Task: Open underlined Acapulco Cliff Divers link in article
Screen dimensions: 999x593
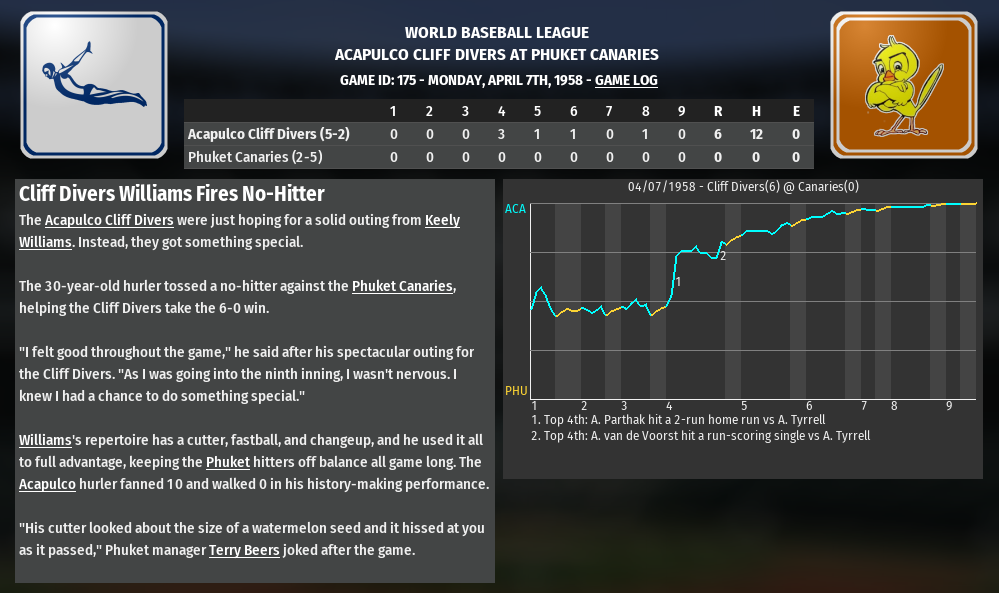Action: coord(109,220)
